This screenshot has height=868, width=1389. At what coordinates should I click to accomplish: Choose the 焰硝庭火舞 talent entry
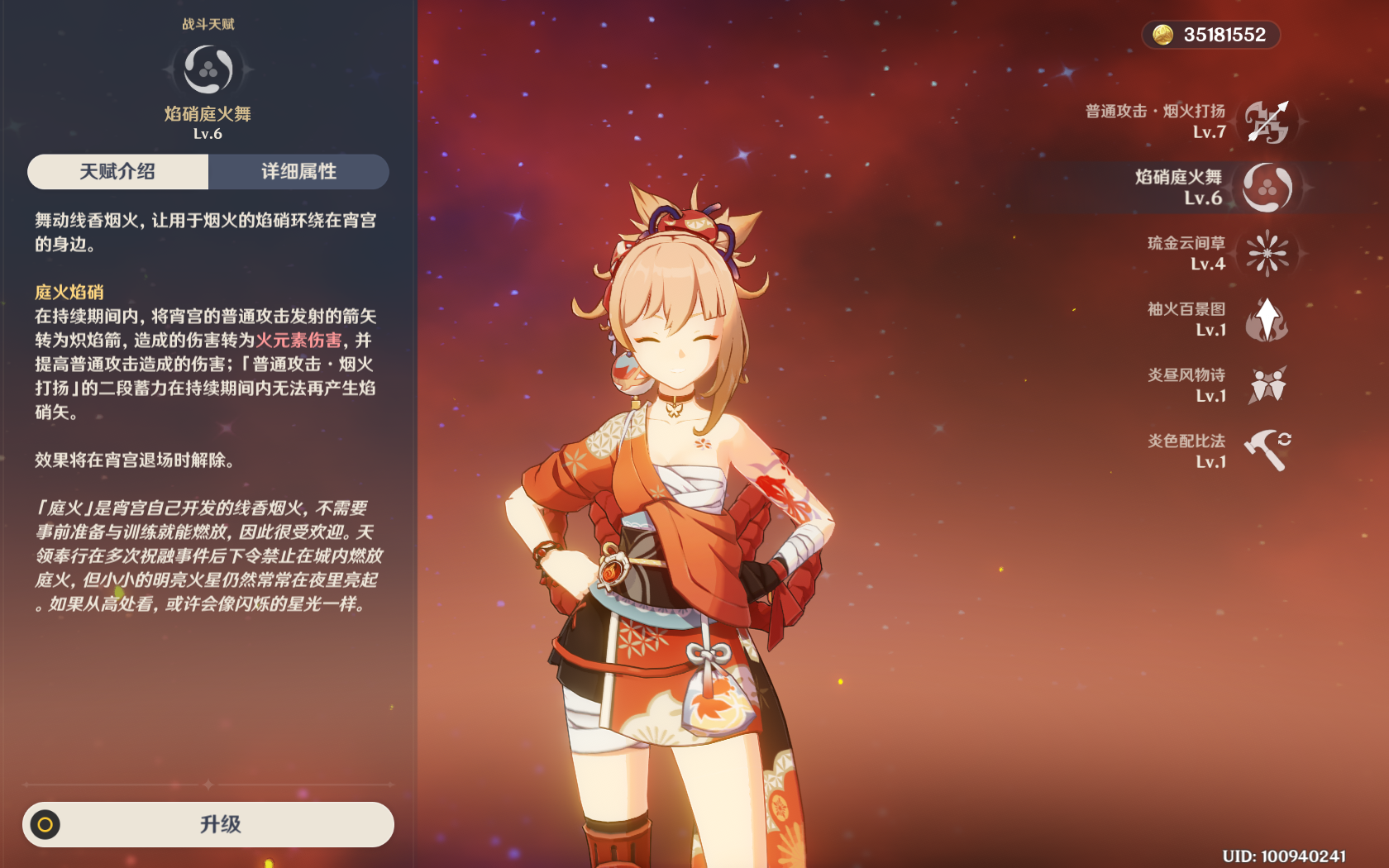click(x=1267, y=188)
